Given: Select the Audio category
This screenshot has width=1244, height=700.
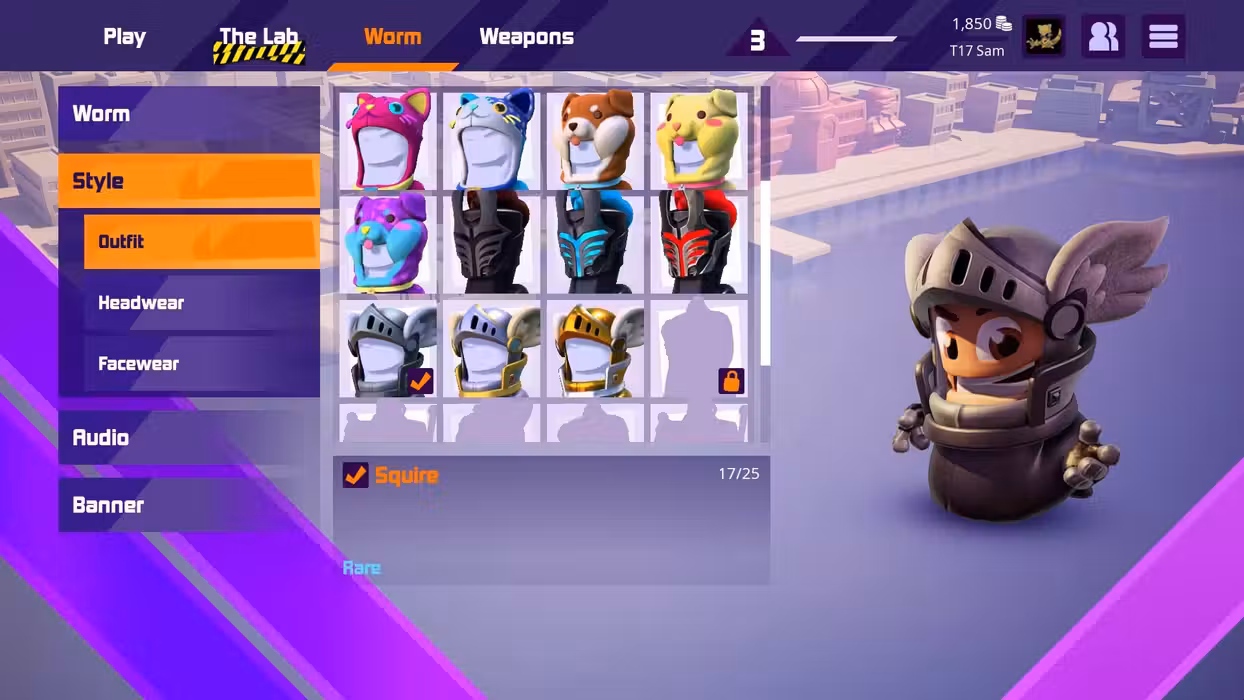Looking at the screenshot, I should click(189, 438).
